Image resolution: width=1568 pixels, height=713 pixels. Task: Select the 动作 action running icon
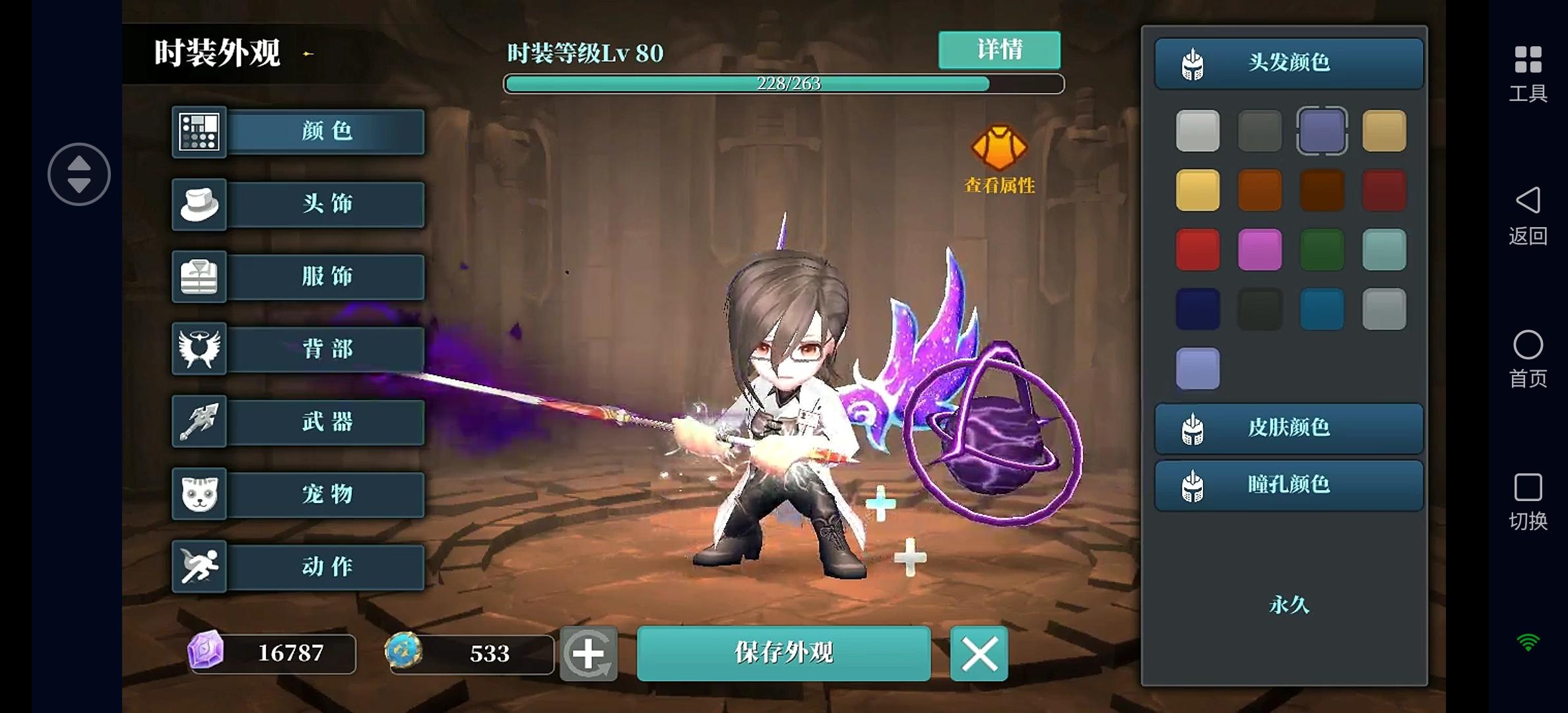click(199, 566)
